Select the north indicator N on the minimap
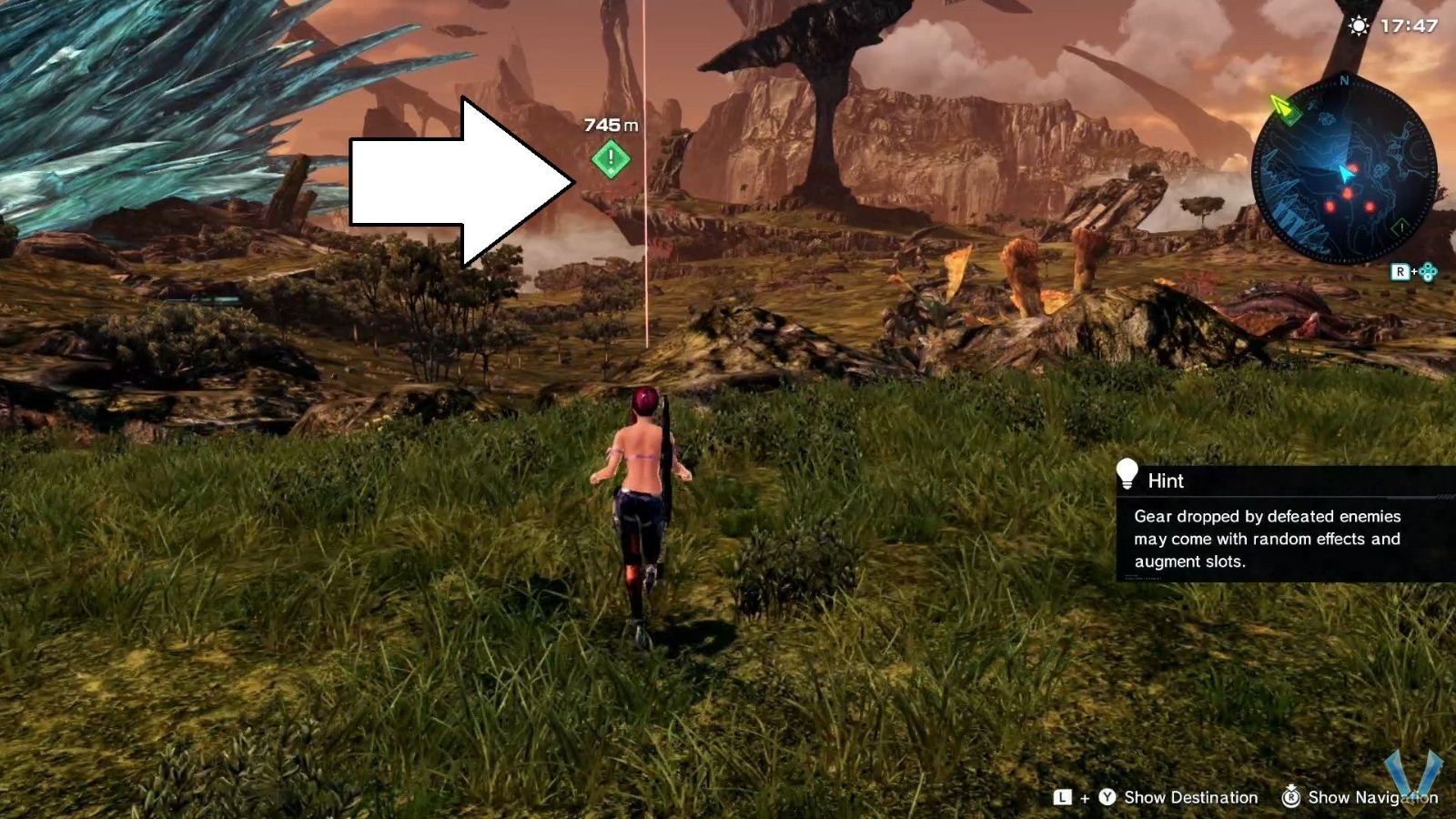This screenshot has height=819, width=1456. [1343, 78]
